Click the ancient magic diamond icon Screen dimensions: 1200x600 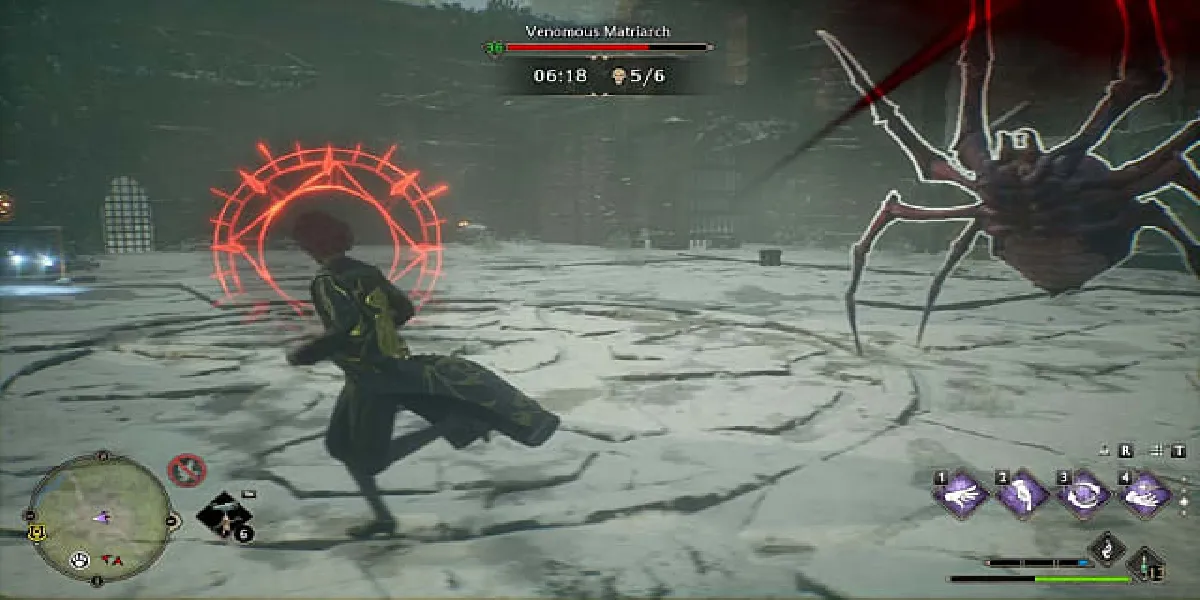pyautogui.click(x=1108, y=548)
